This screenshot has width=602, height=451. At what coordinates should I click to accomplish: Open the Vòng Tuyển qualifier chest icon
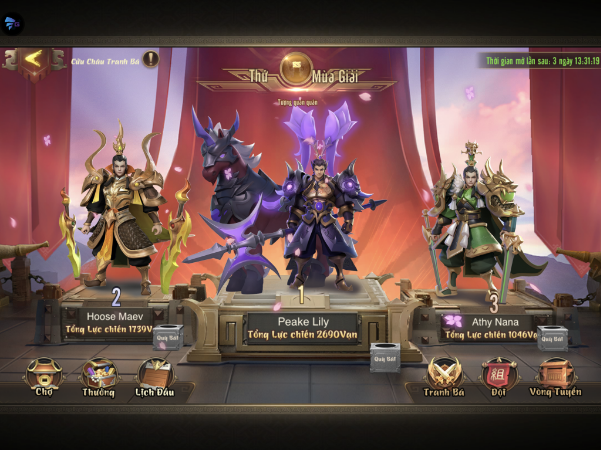tap(554, 376)
